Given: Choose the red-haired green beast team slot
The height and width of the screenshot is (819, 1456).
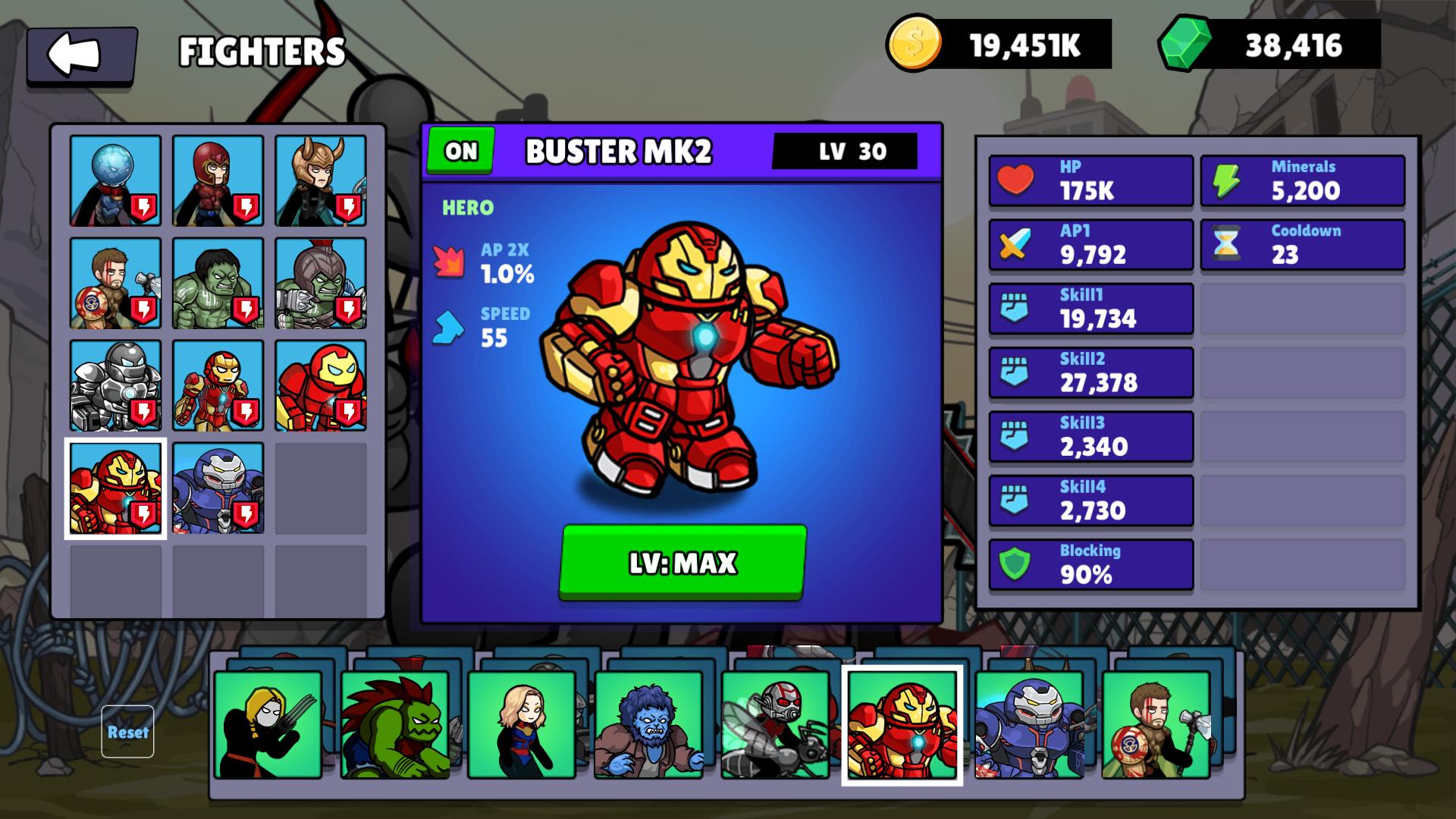Looking at the screenshot, I should coord(394,724).
